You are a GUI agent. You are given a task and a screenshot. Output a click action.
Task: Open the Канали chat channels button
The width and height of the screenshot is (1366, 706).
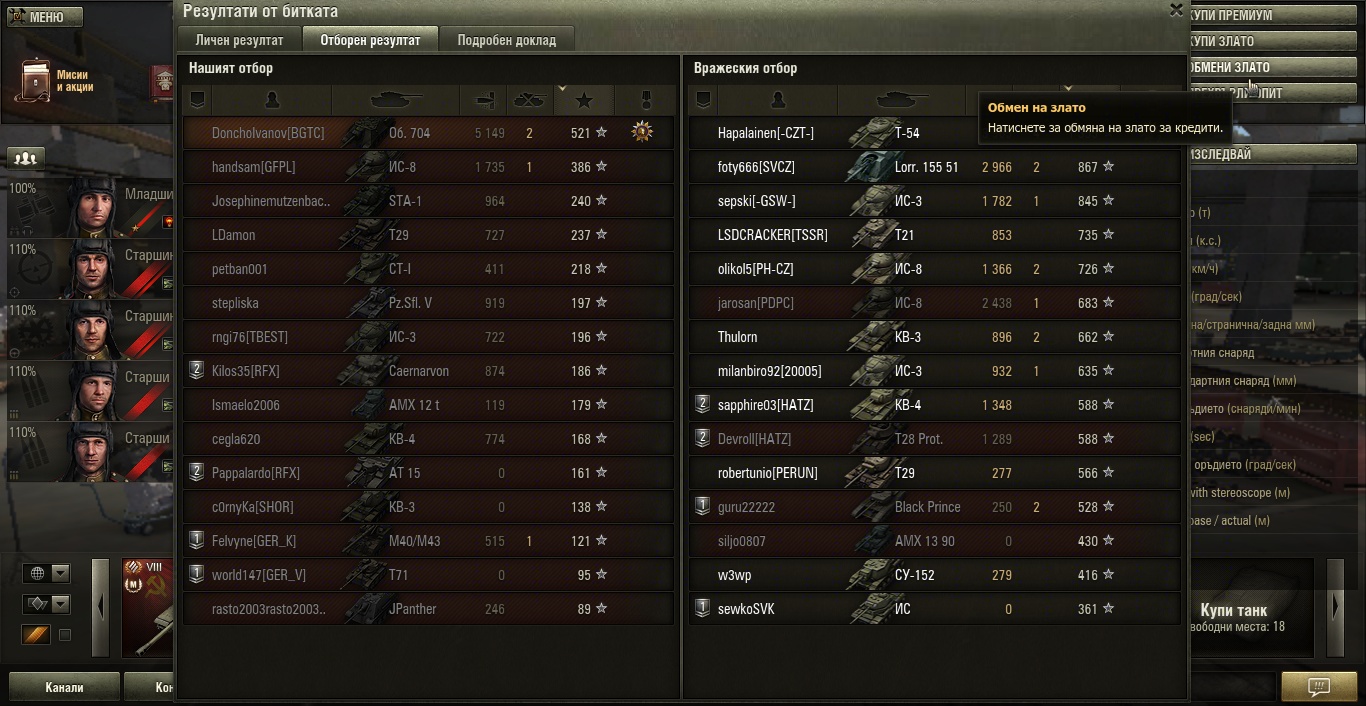click(x=64, y=687)
